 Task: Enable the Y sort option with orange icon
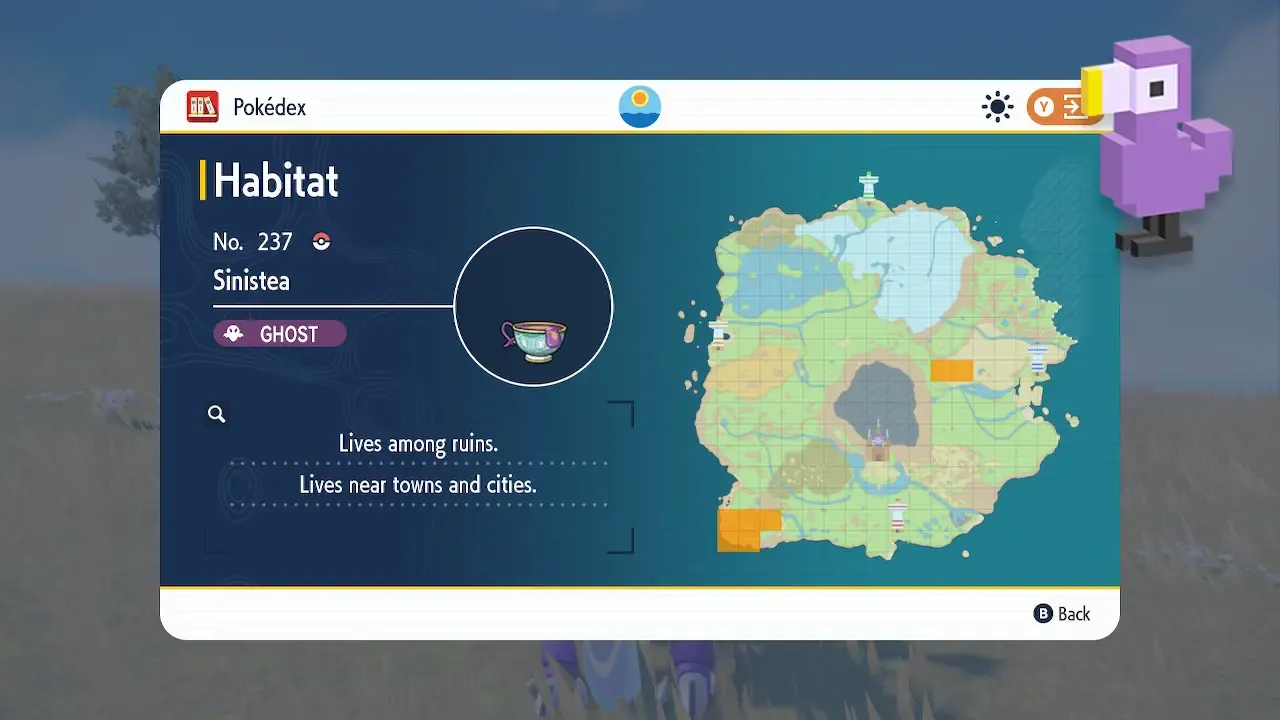pyautogui.click(x=1065, y=106)
